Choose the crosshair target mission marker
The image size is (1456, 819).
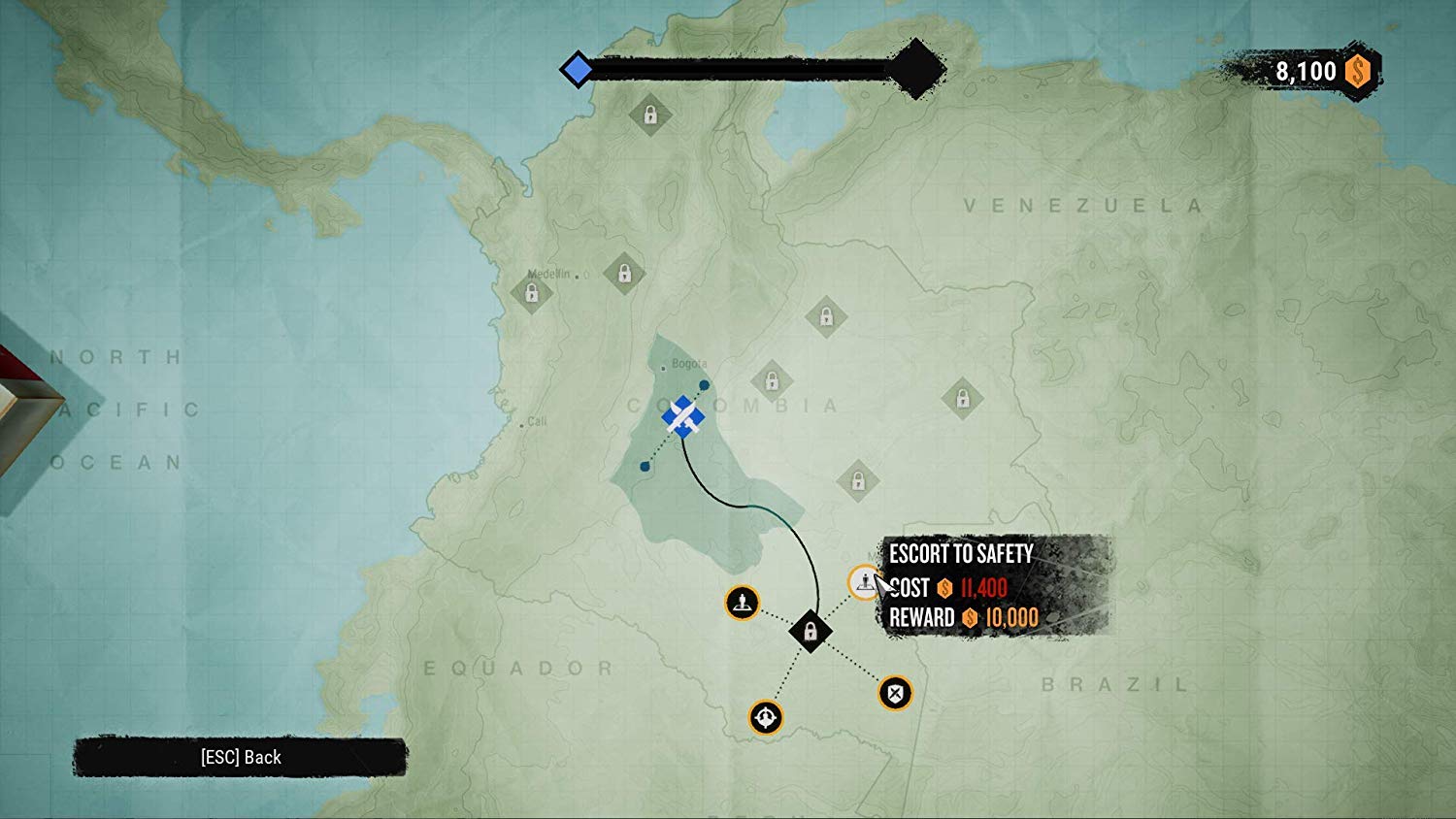tap(766, 717)
